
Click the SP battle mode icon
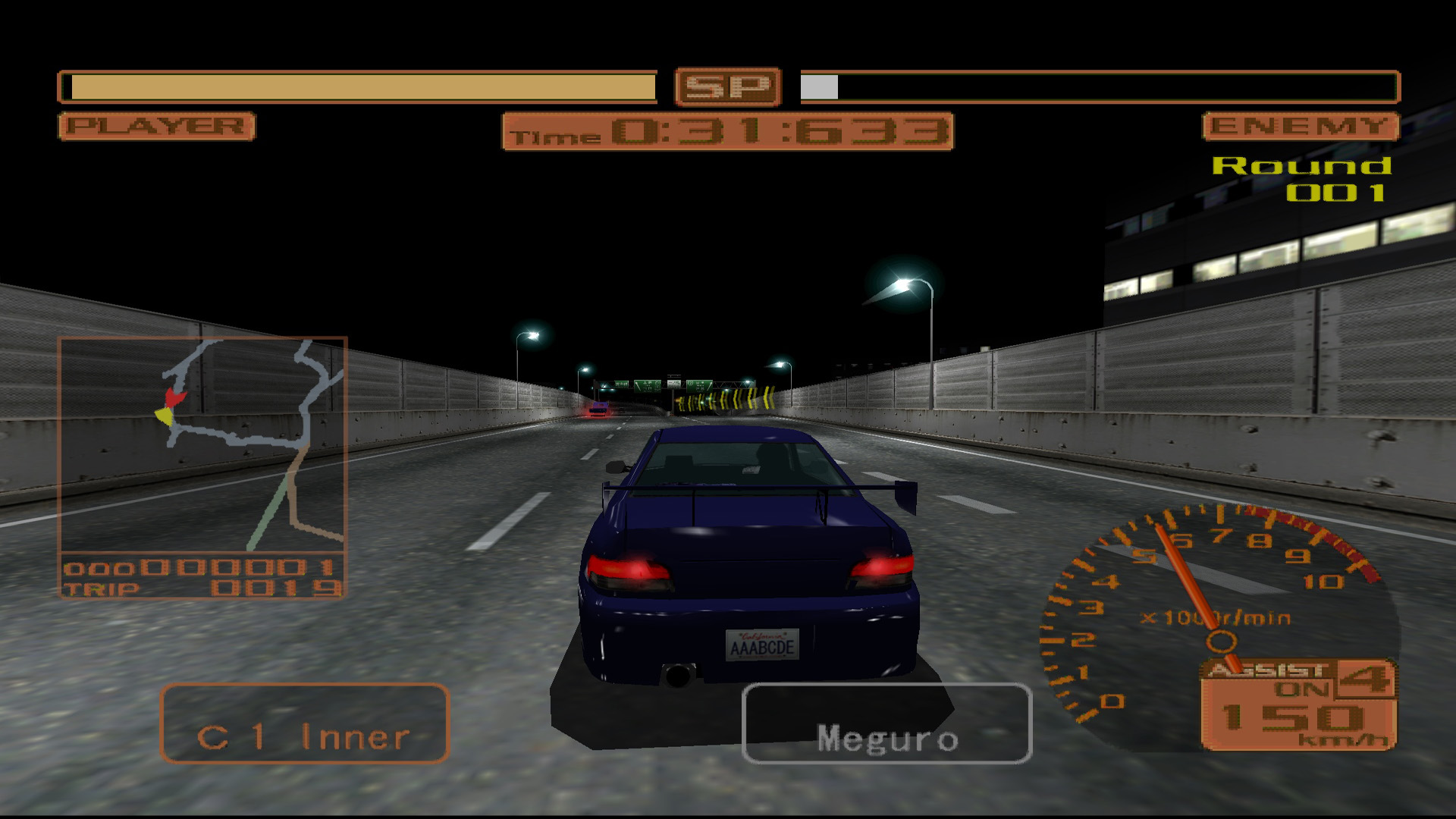[730, 86]
